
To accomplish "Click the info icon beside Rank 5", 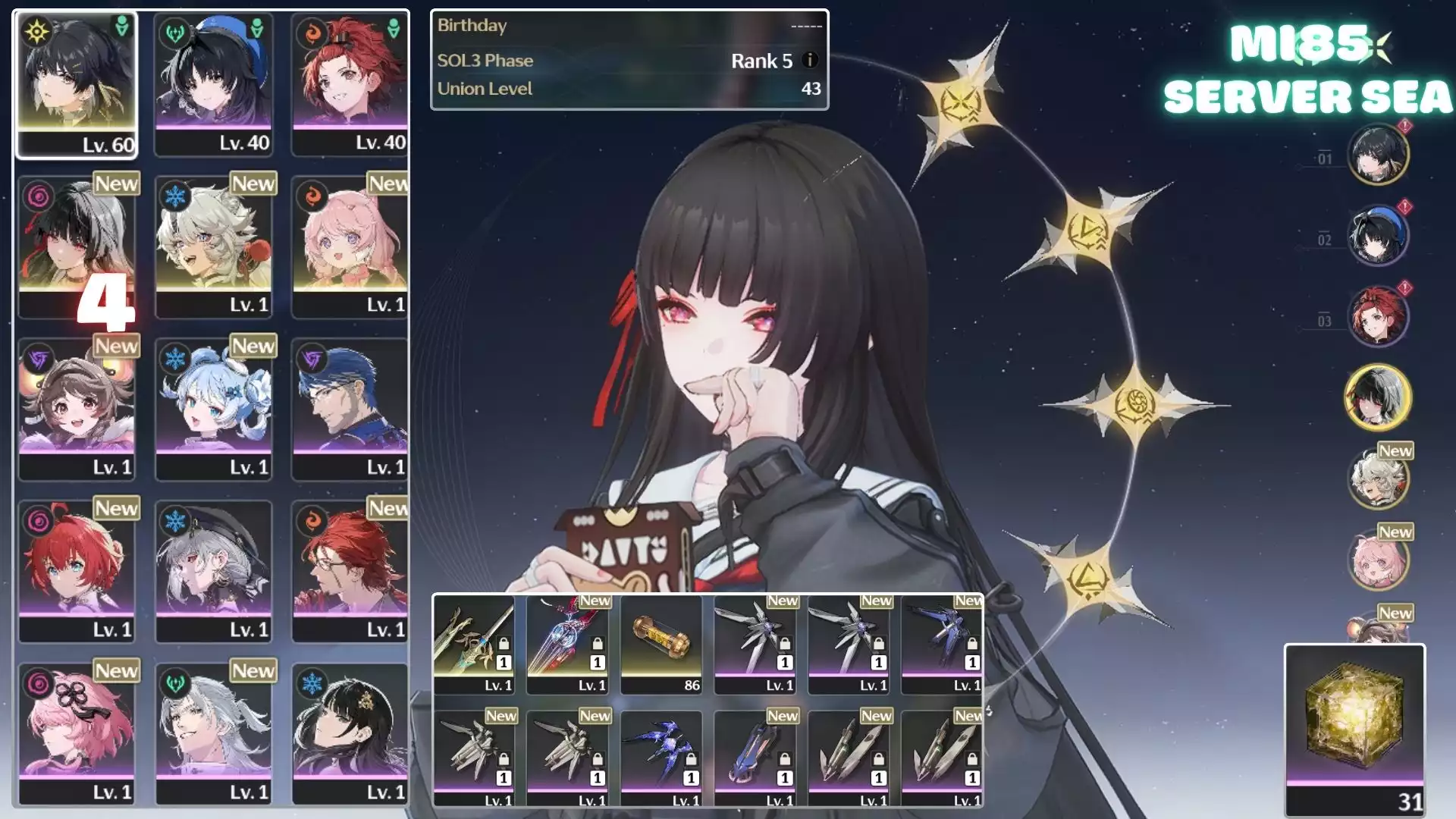I will [810, 60].
